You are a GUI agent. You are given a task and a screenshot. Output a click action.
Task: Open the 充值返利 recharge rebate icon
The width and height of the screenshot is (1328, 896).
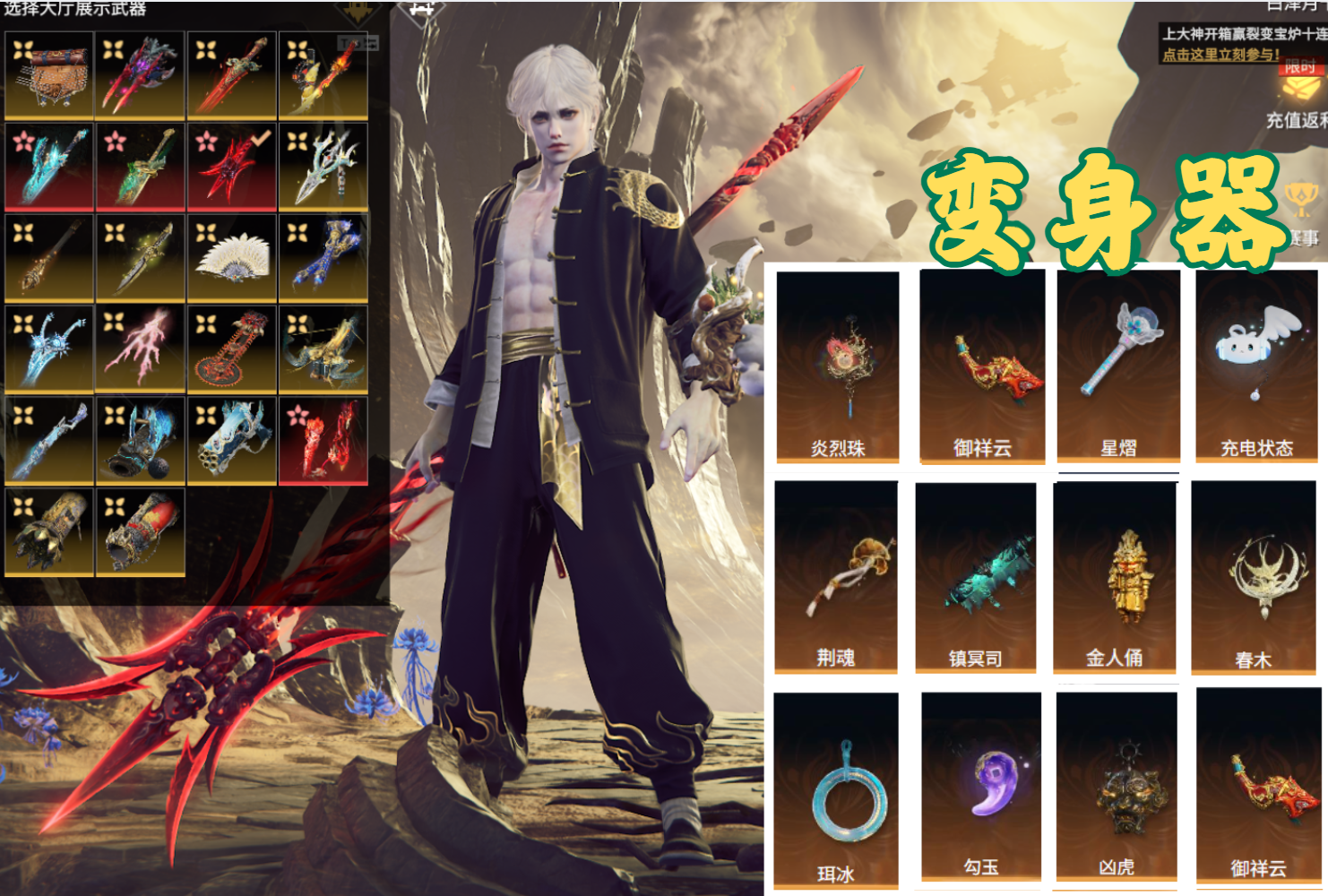[x=1297, y=100]
